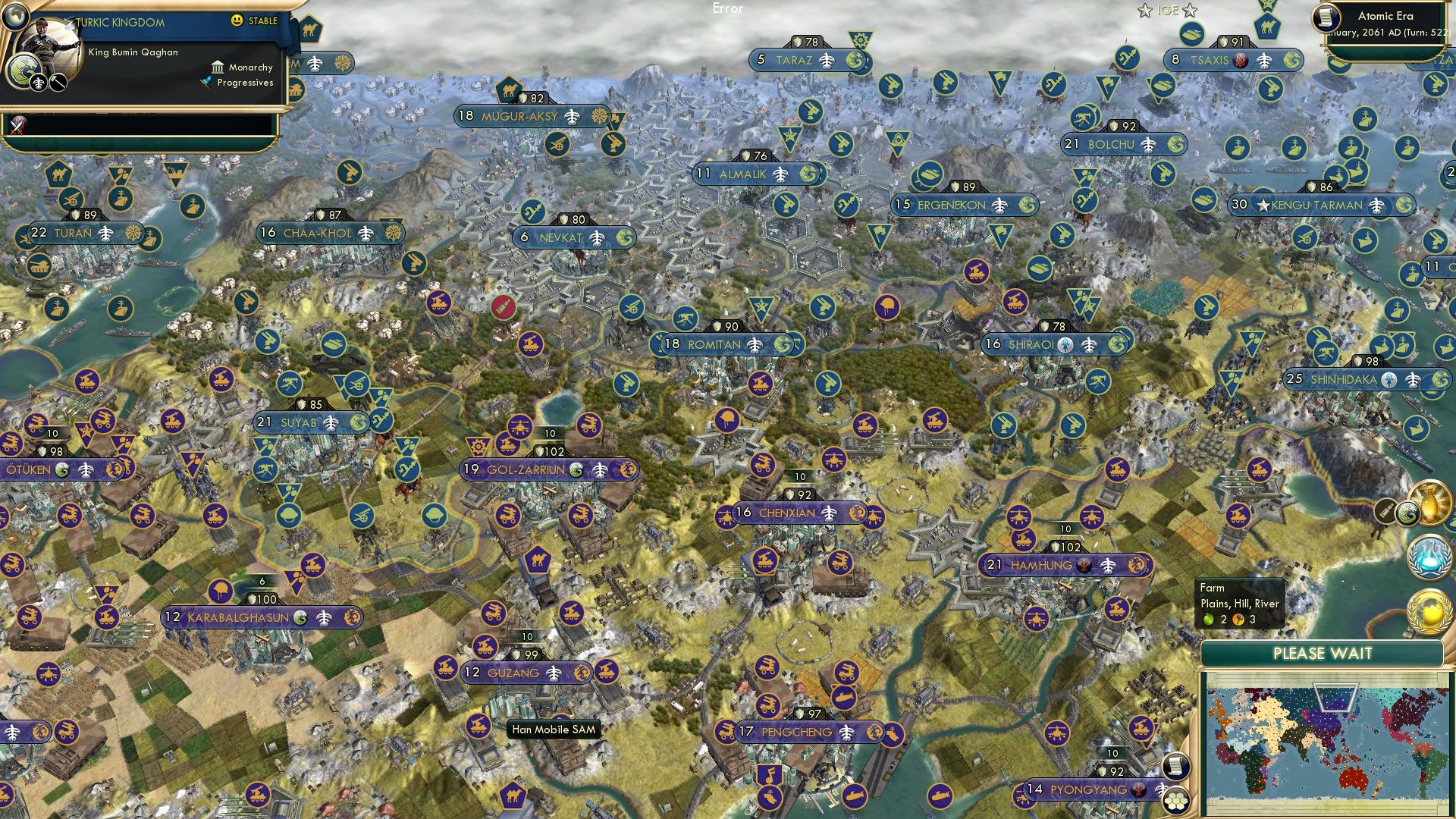This screenshot has height=819, width=1456.
Task: Click the STABLE smiley happiness icon
Action: coord(237,20)
